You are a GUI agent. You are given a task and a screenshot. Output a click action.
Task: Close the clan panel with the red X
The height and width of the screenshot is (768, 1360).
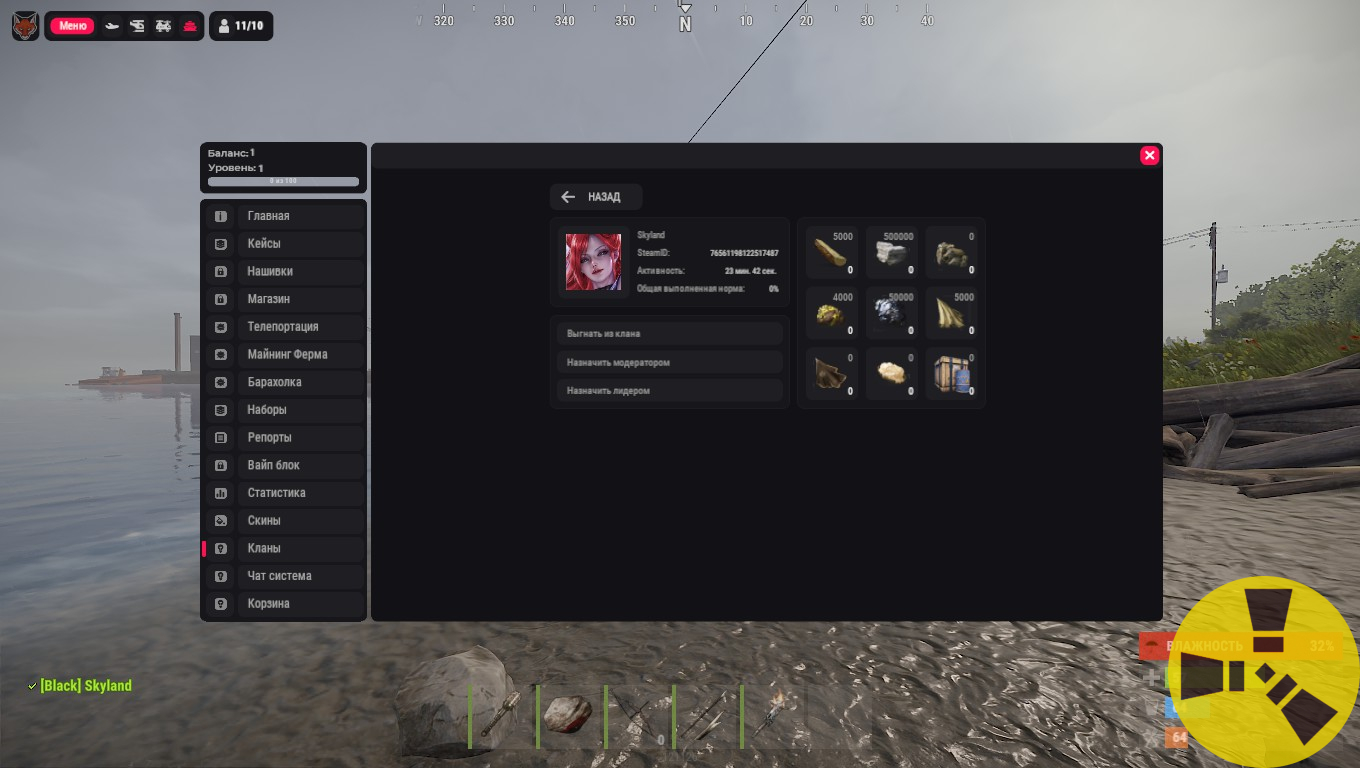coord(1149,155)
